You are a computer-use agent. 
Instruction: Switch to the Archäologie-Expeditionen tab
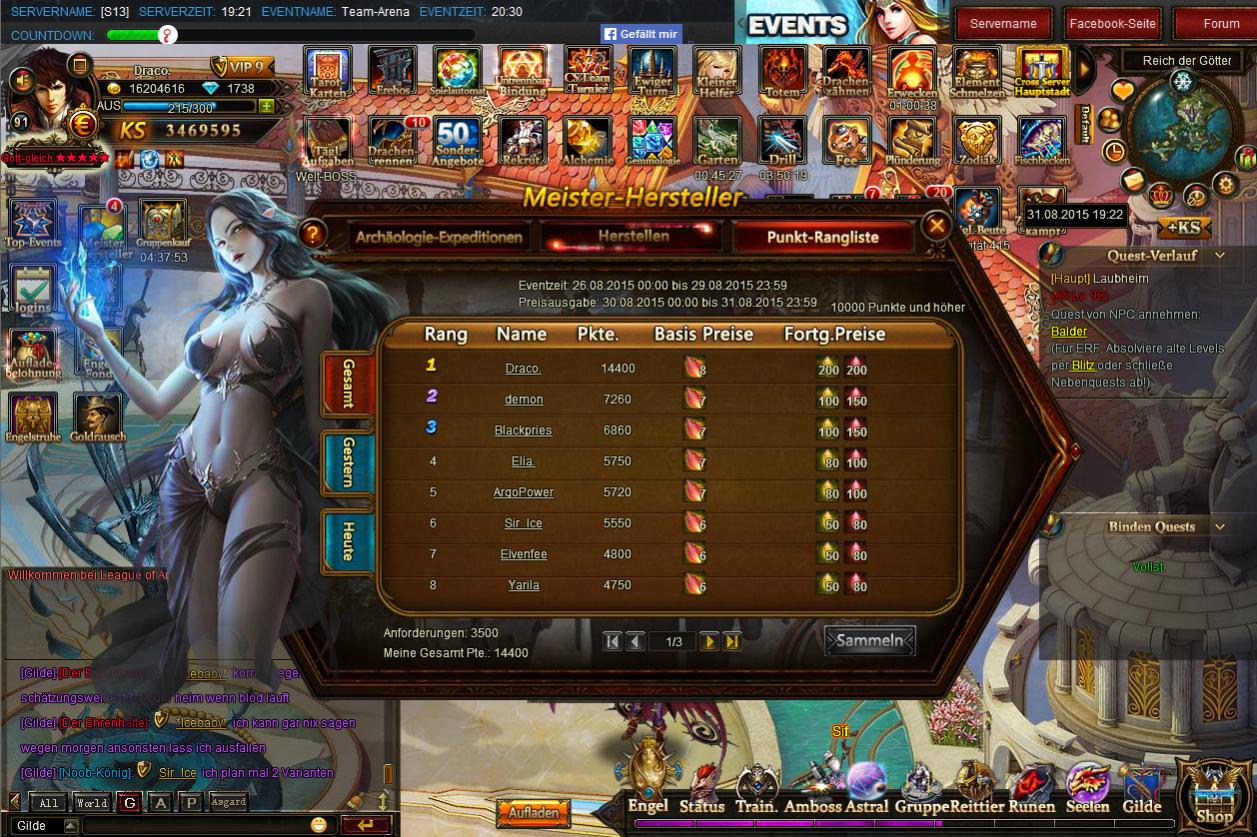pos(438,237)
